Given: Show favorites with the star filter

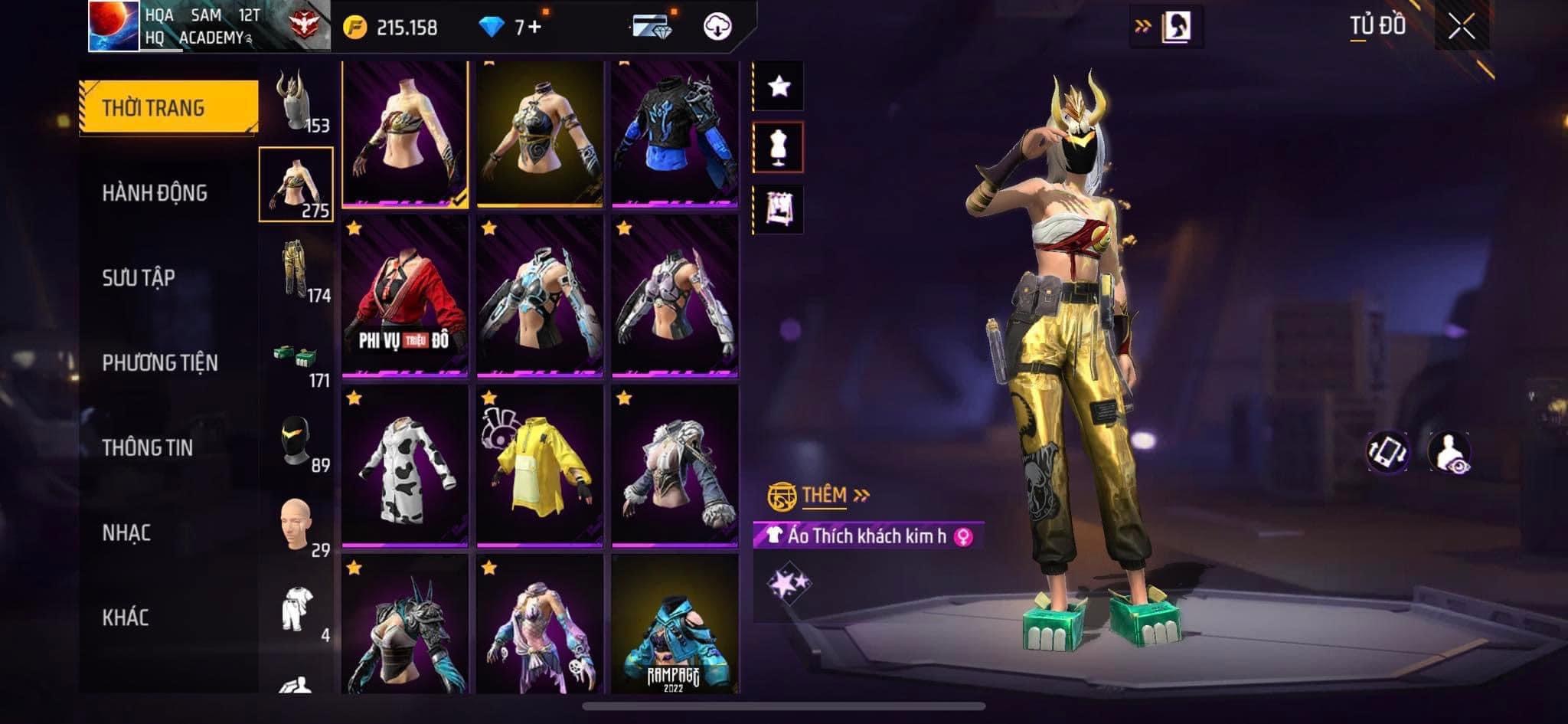Looking at the screenshot, I should 779,86.
